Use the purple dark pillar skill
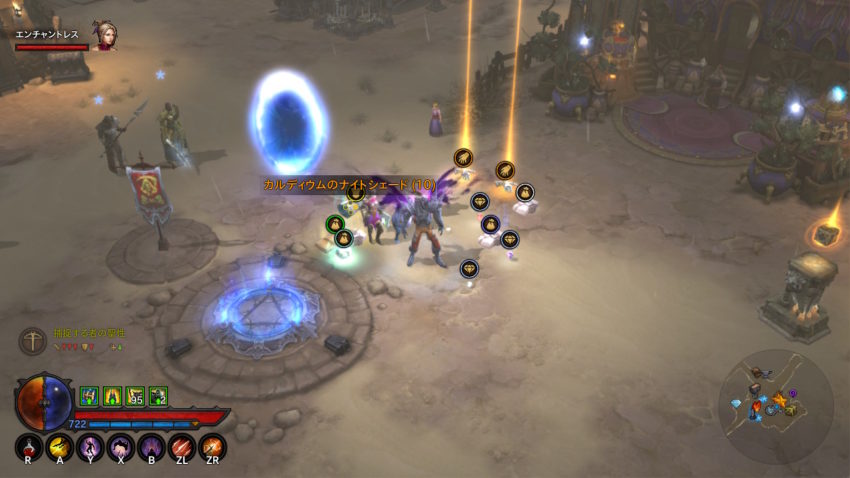This screenshot has width=850, height=478. [152, 447]
